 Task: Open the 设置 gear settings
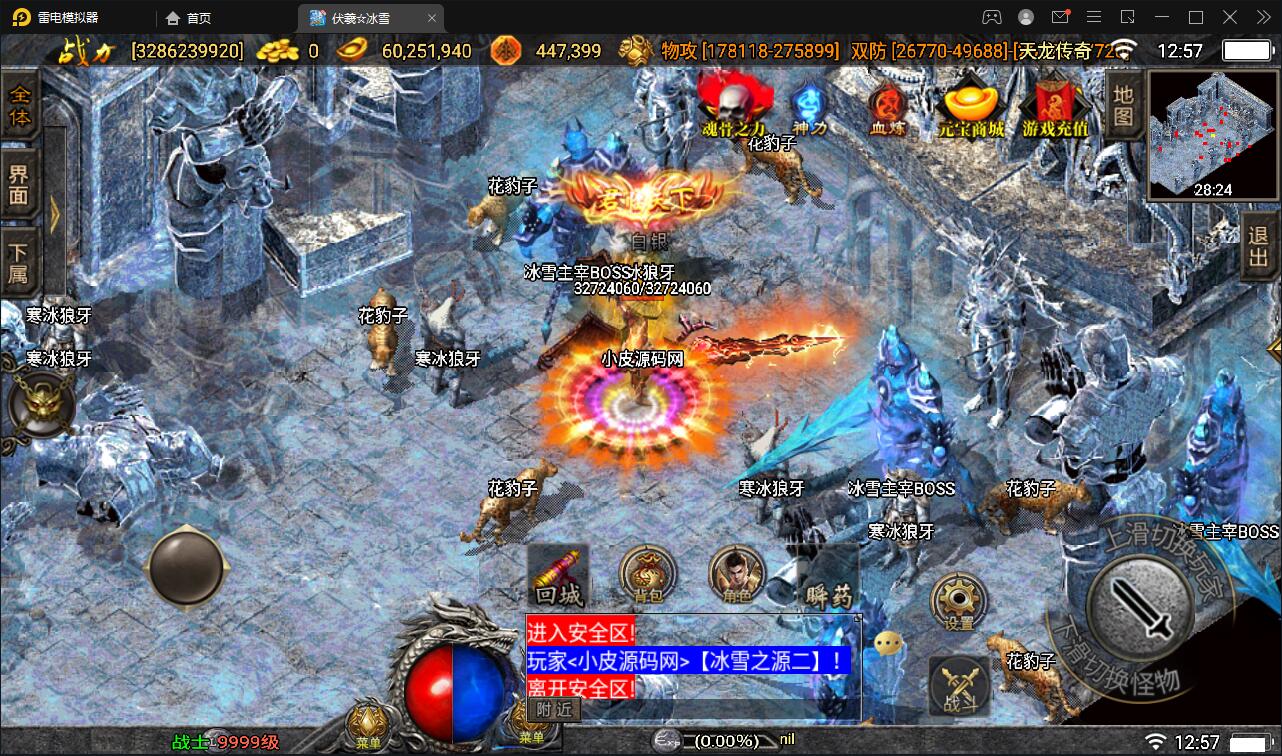pos(958,601)
